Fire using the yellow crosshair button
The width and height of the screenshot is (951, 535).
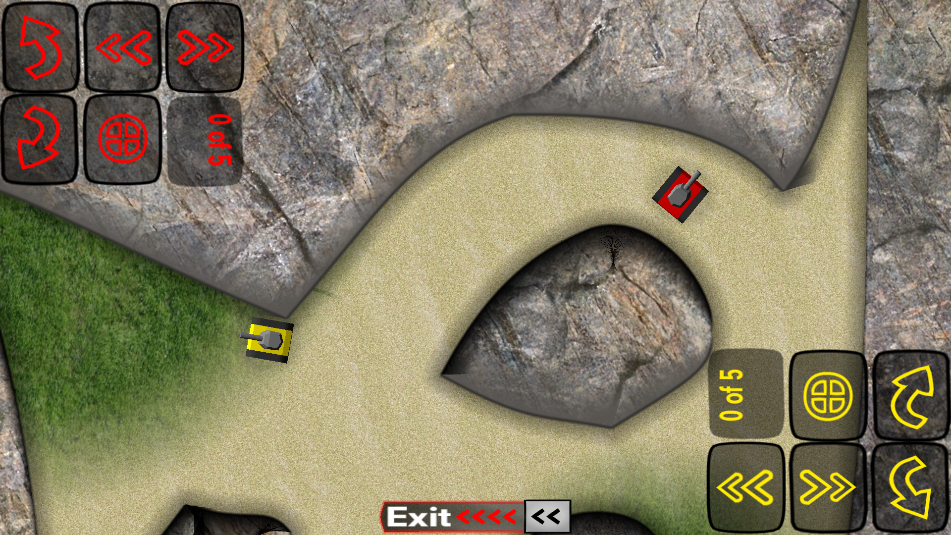828,395
